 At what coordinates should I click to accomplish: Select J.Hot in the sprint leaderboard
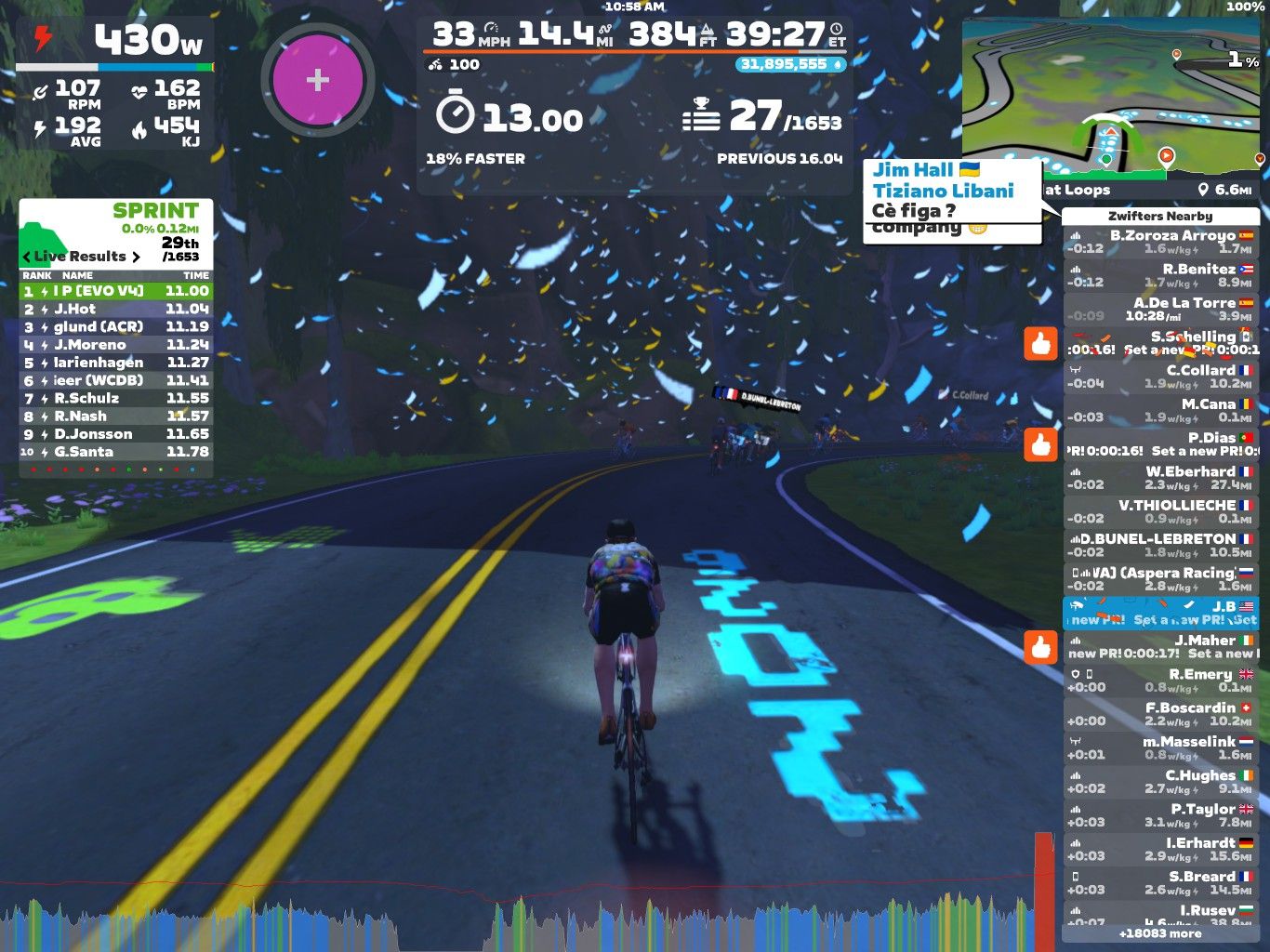tap(116, 309)
